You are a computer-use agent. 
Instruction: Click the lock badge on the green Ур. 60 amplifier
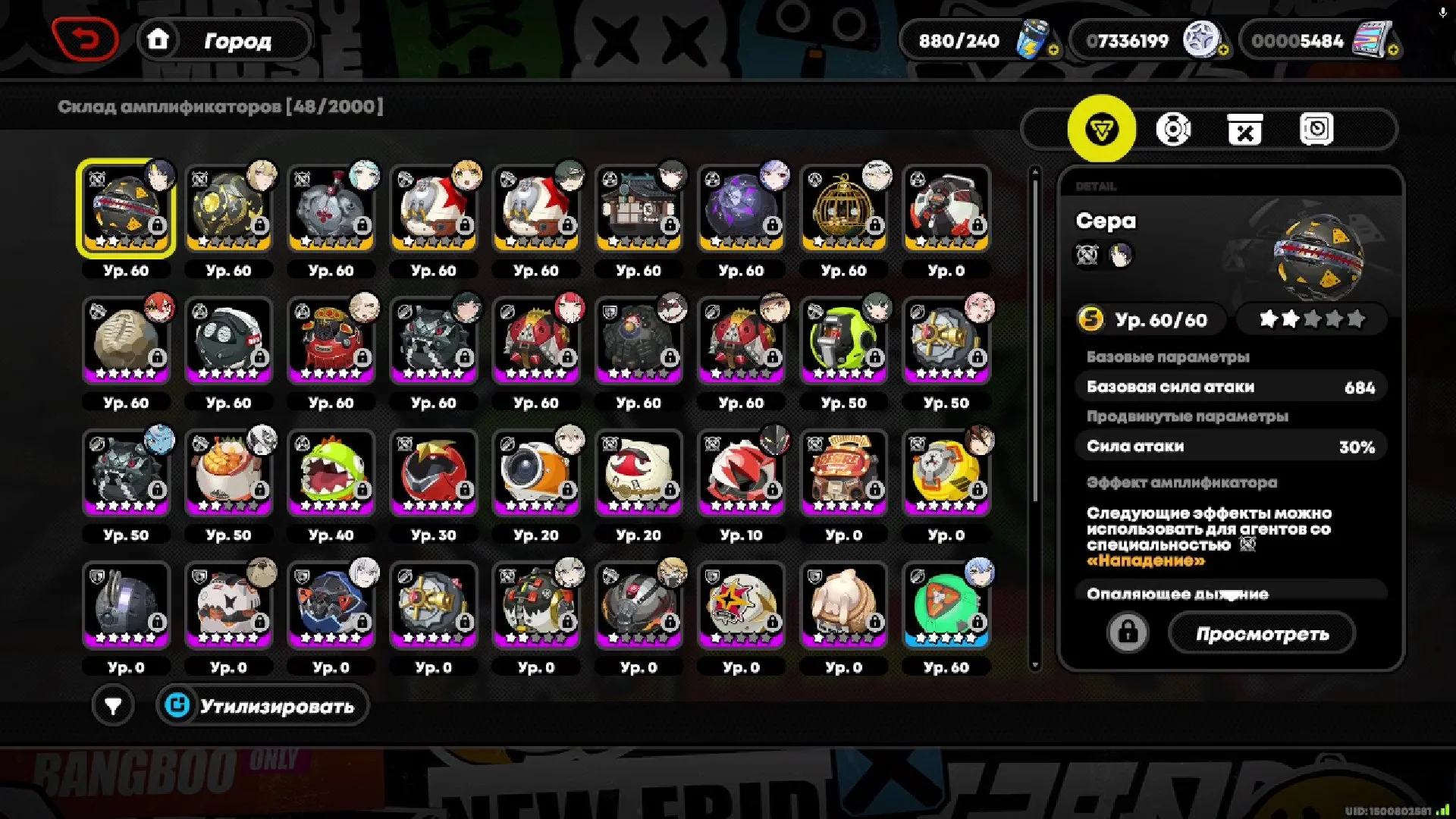point(977,623)
